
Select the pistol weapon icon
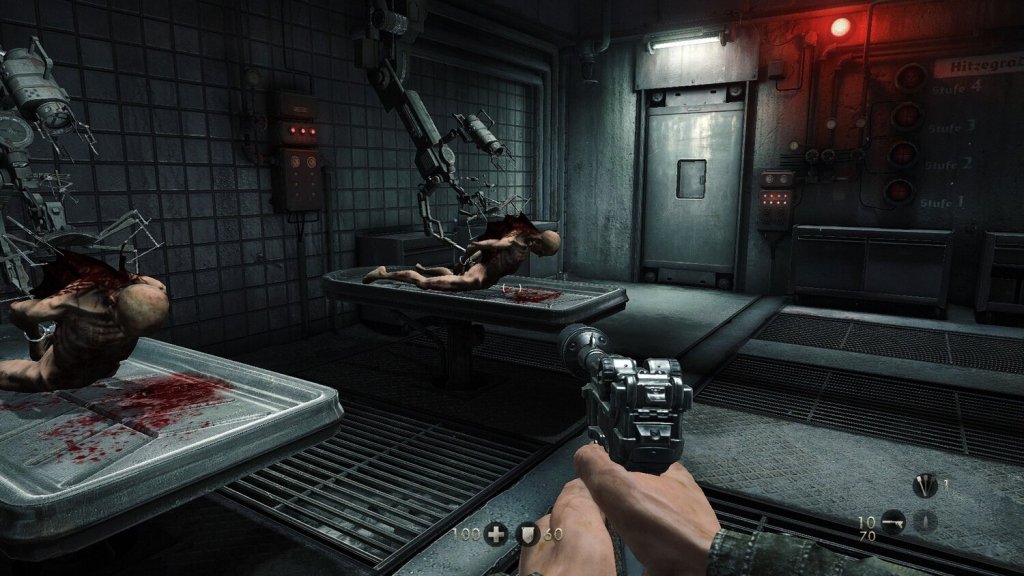(893, 522)
